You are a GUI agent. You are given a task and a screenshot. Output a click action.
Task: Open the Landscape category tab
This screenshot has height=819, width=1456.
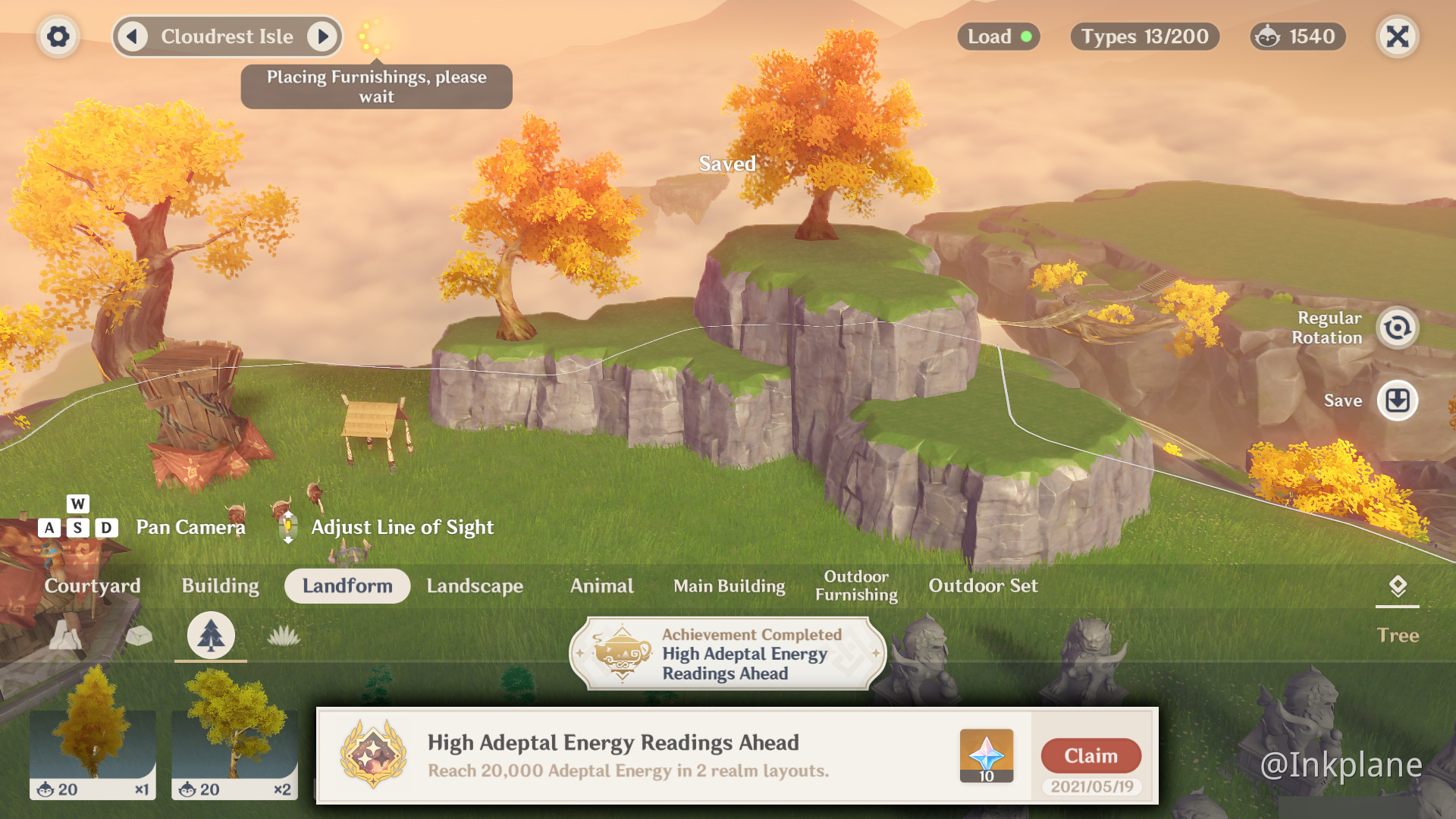pos(475,586)
